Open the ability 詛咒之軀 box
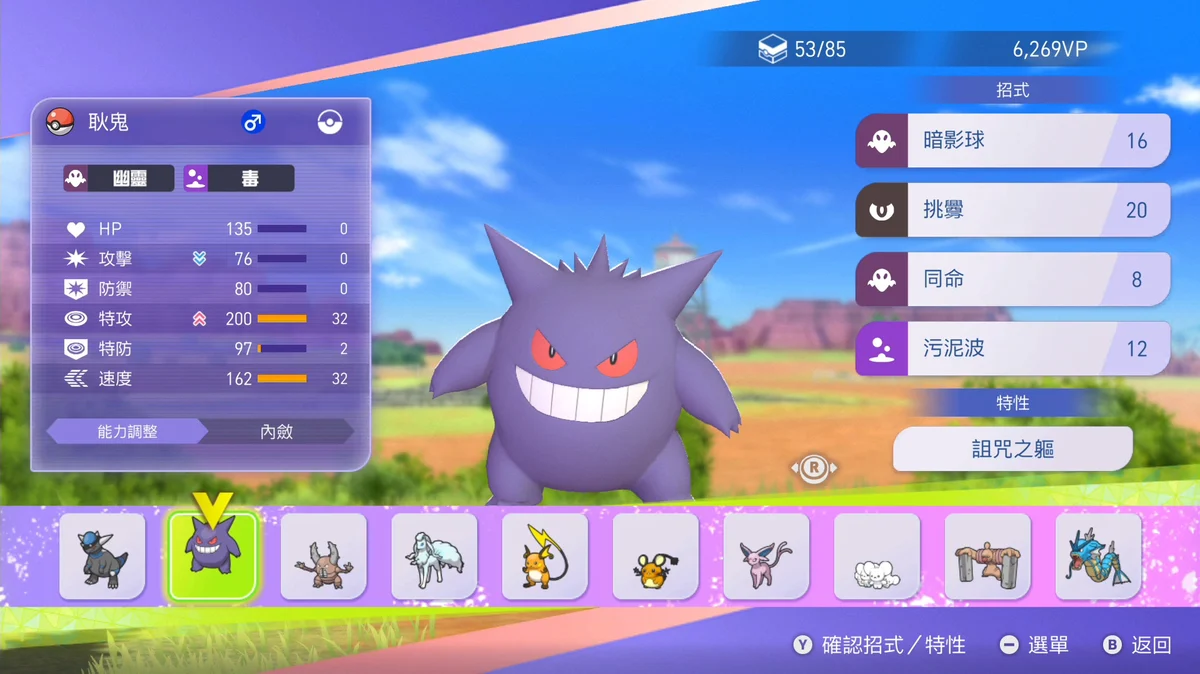 click(x=1012, y=449)
